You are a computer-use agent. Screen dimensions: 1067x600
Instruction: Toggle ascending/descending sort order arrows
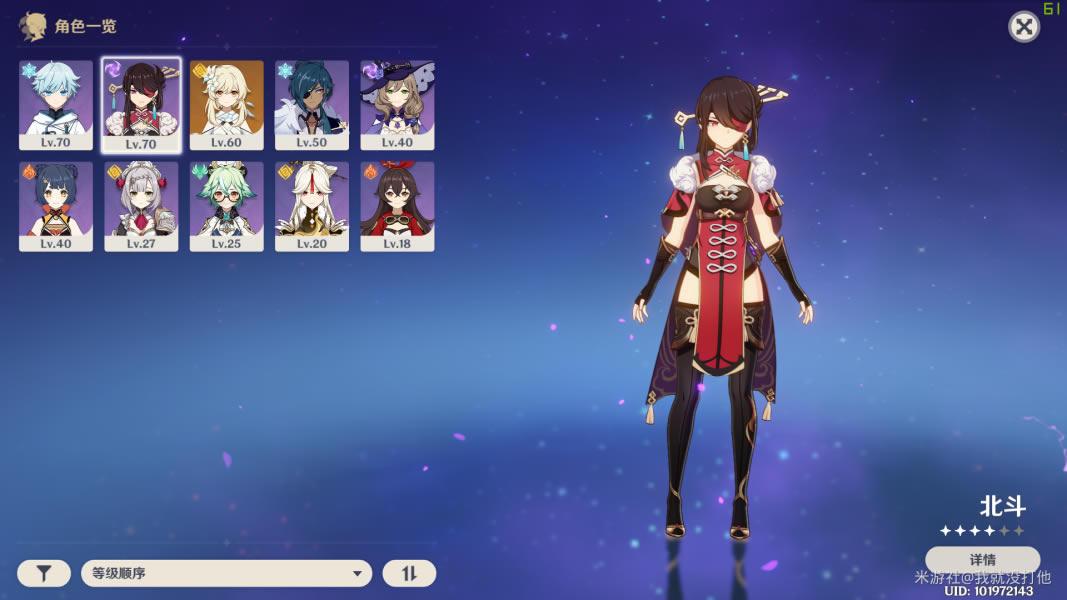click(409, 573)
